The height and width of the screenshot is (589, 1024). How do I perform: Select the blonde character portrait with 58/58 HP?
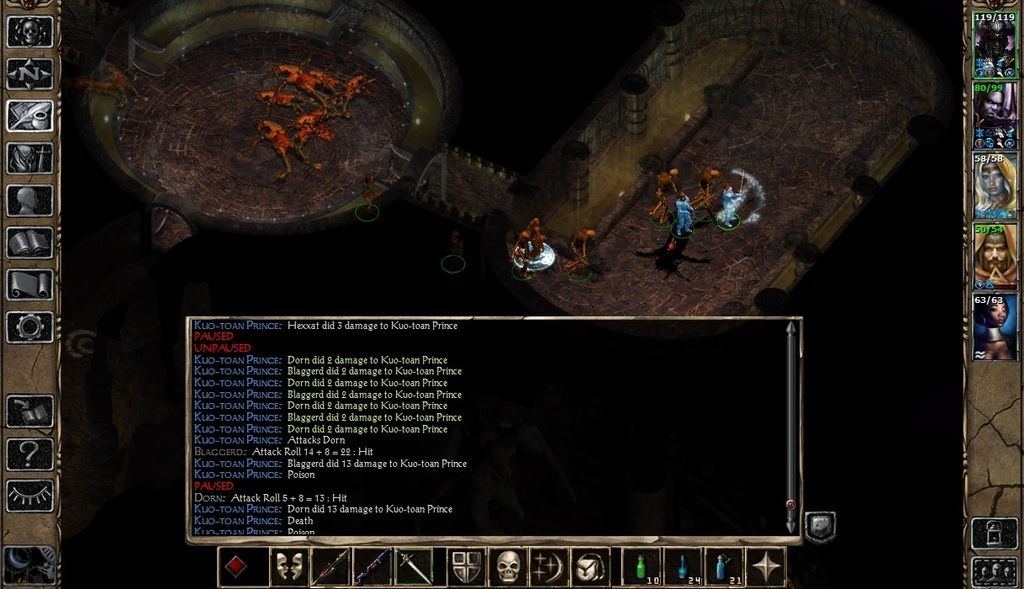[994, 187]
